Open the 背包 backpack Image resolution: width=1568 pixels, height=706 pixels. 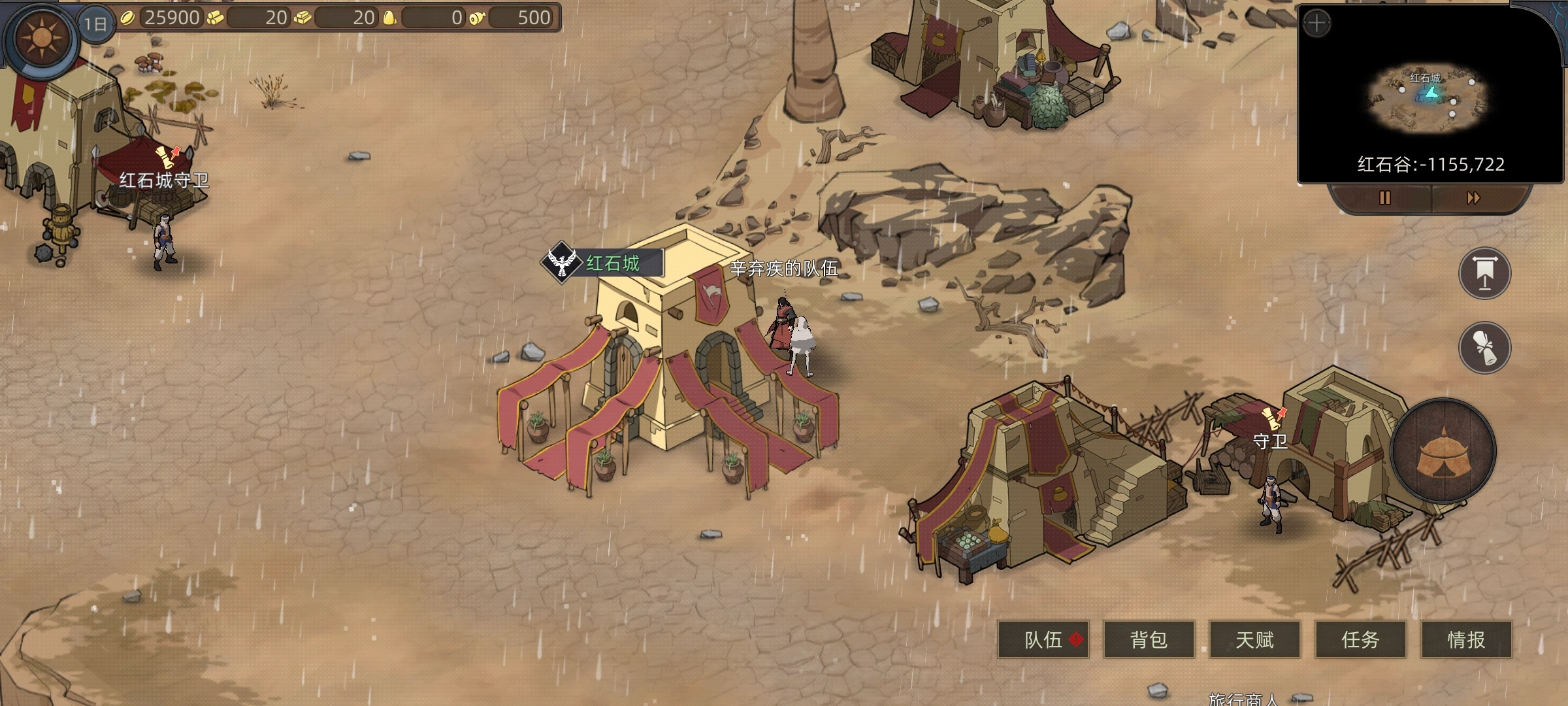click(1149, 639)
